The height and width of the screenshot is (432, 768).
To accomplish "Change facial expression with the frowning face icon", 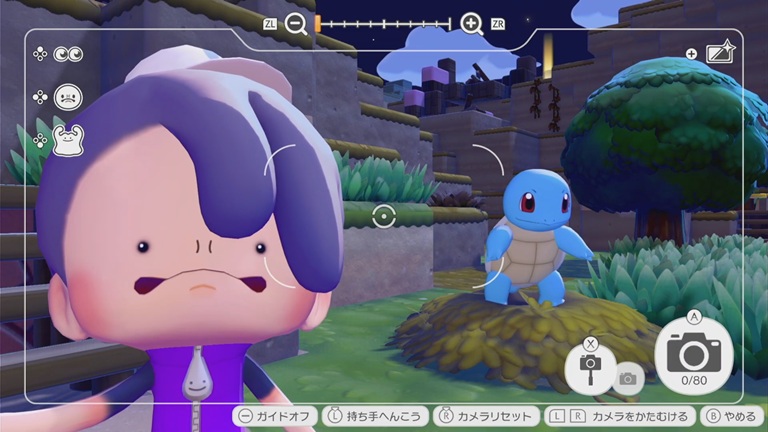I will click(68, 97).
